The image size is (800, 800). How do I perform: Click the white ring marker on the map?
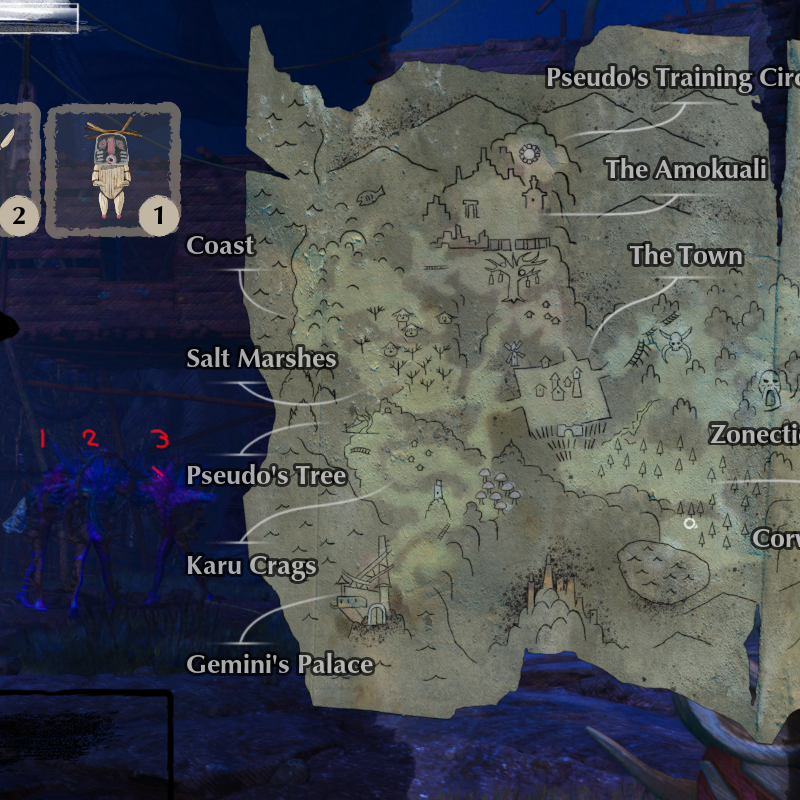click(689, 523)
